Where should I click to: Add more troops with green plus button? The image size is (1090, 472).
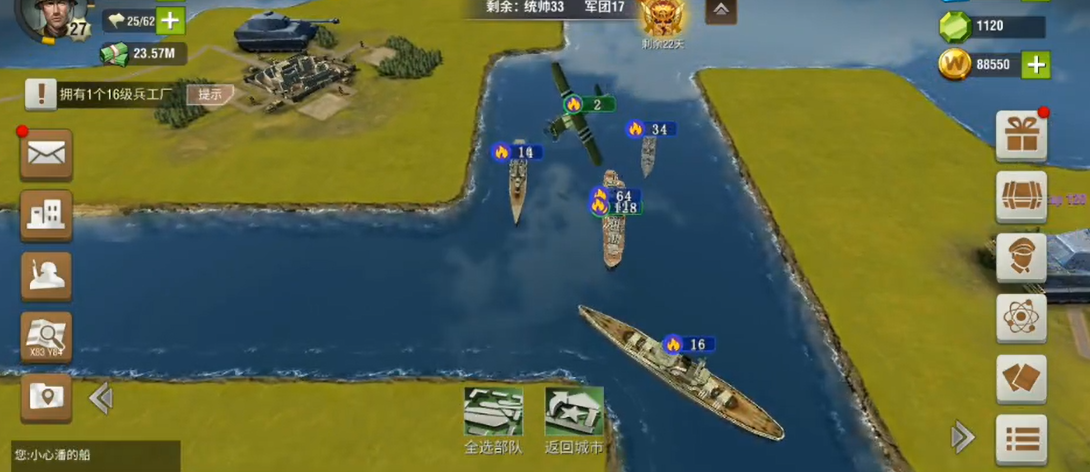click(x=170, y=20)
